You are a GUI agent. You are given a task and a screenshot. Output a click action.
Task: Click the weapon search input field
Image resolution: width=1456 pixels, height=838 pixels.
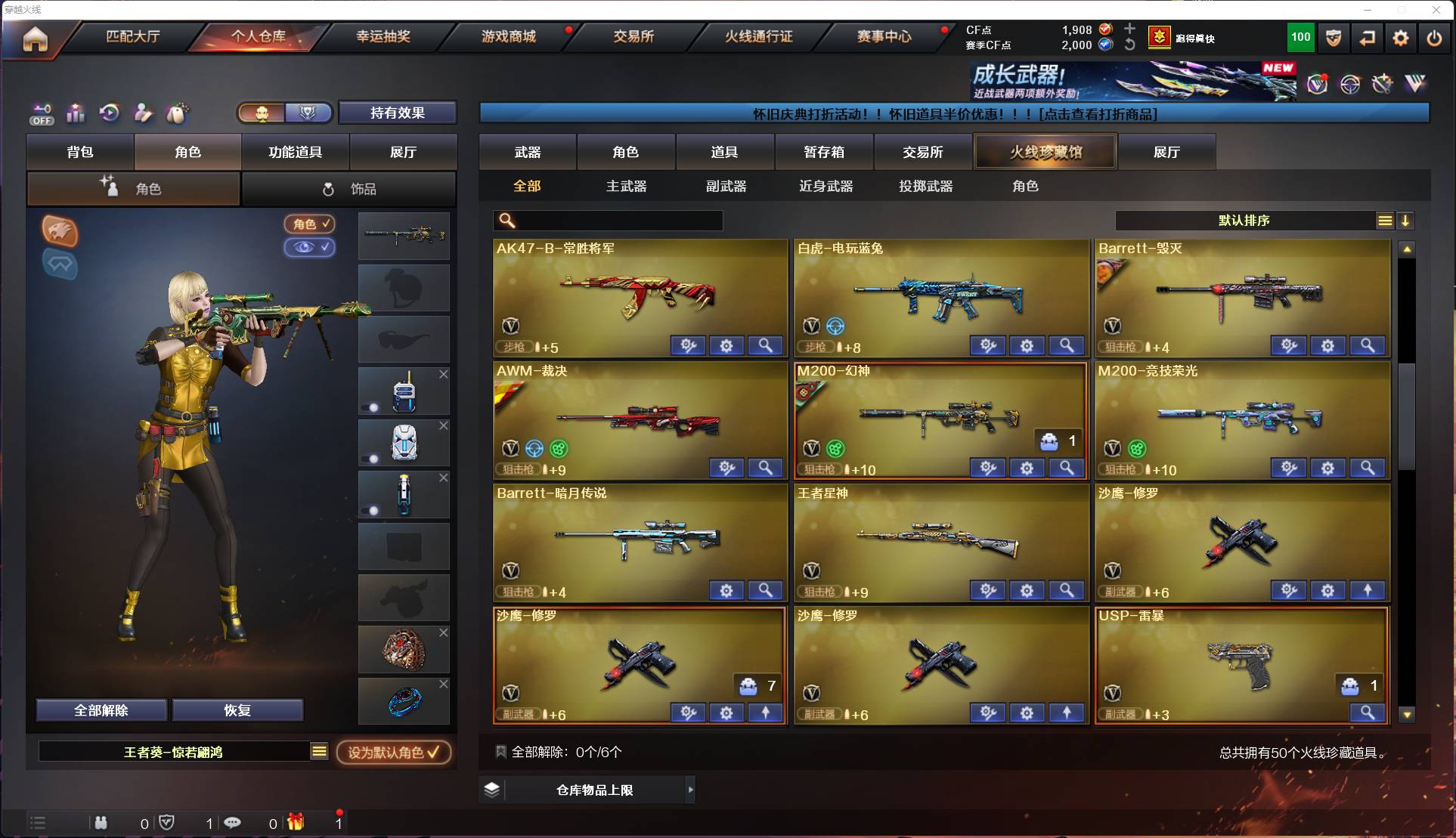(605, 221)
